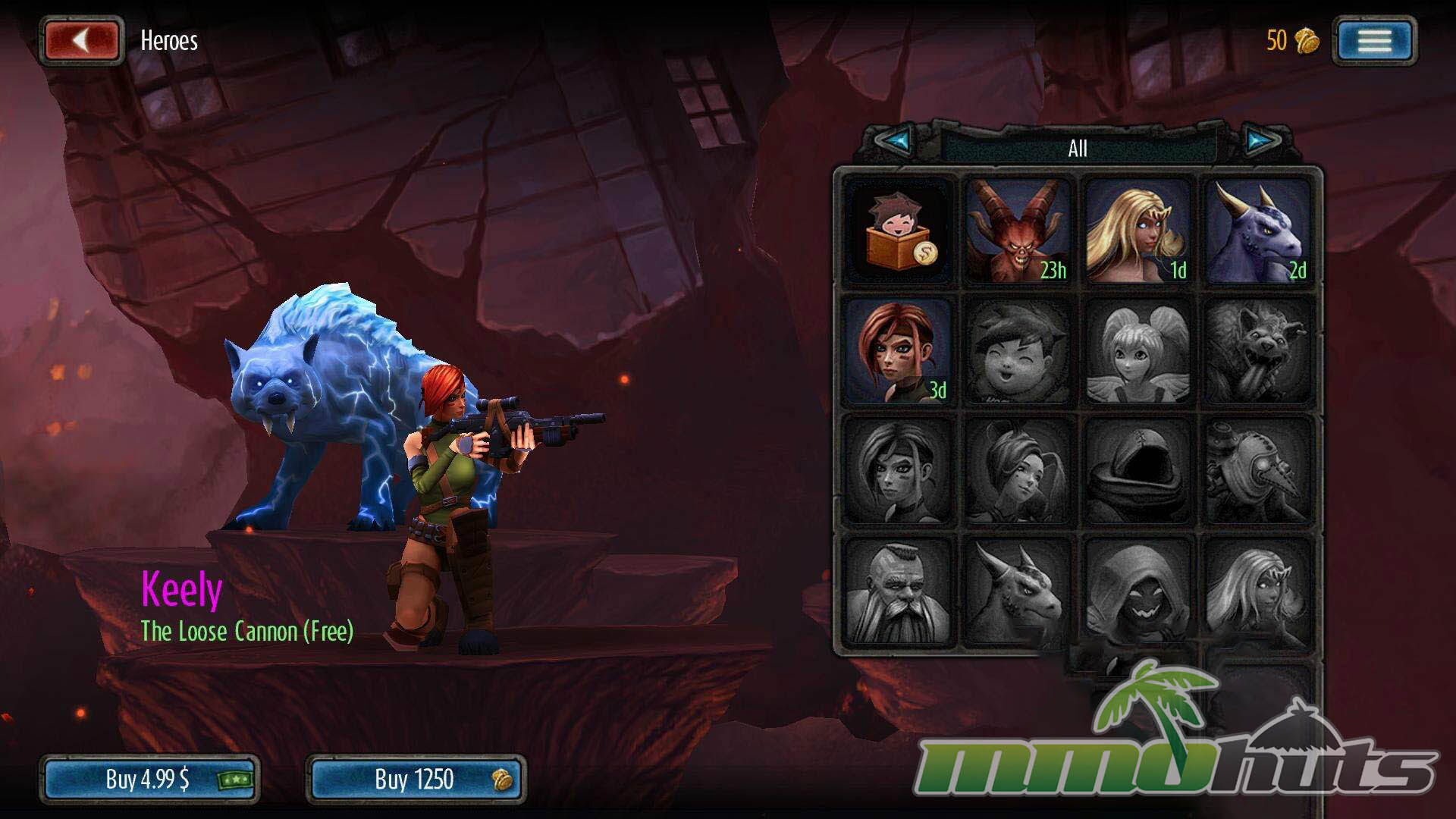This screenshot has width=1456, height=819.
Task: Select the random hero box portrait
Action: click(x=899, y=231)
